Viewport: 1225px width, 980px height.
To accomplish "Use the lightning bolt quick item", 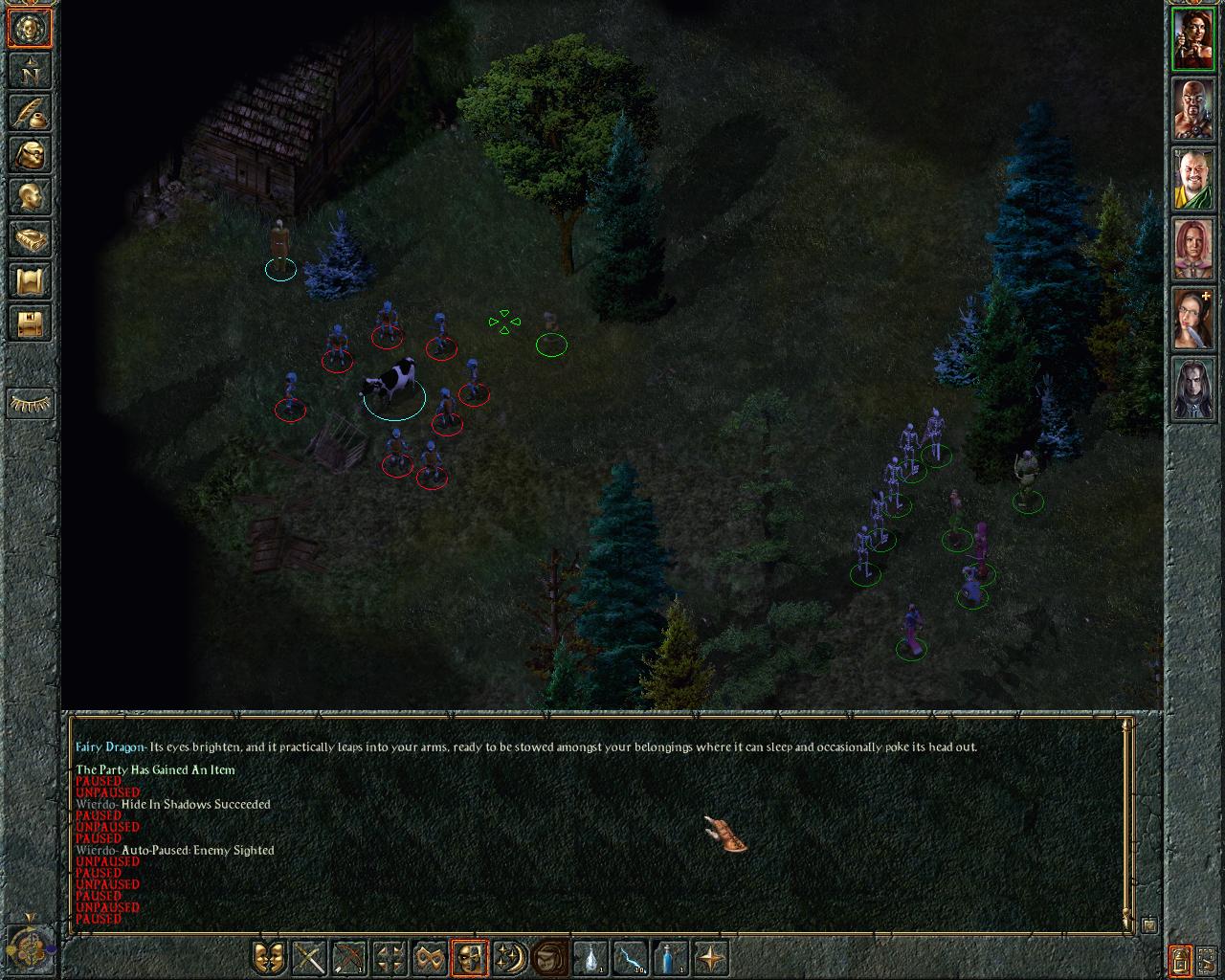I will pyautogui.click(x=631, y=957).
